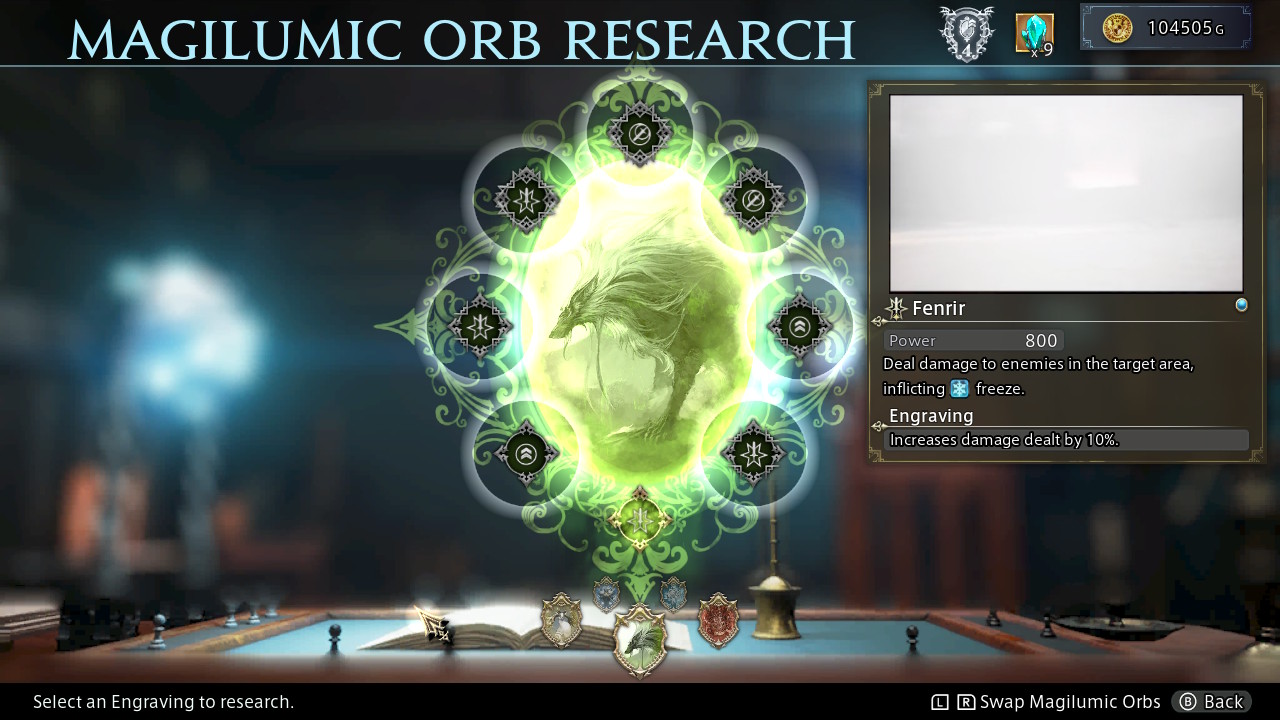Viewport: 1280px width, 720px height.
Task: Expand the arrow beside the Fenrir header
Action: [x=878, y=320]
